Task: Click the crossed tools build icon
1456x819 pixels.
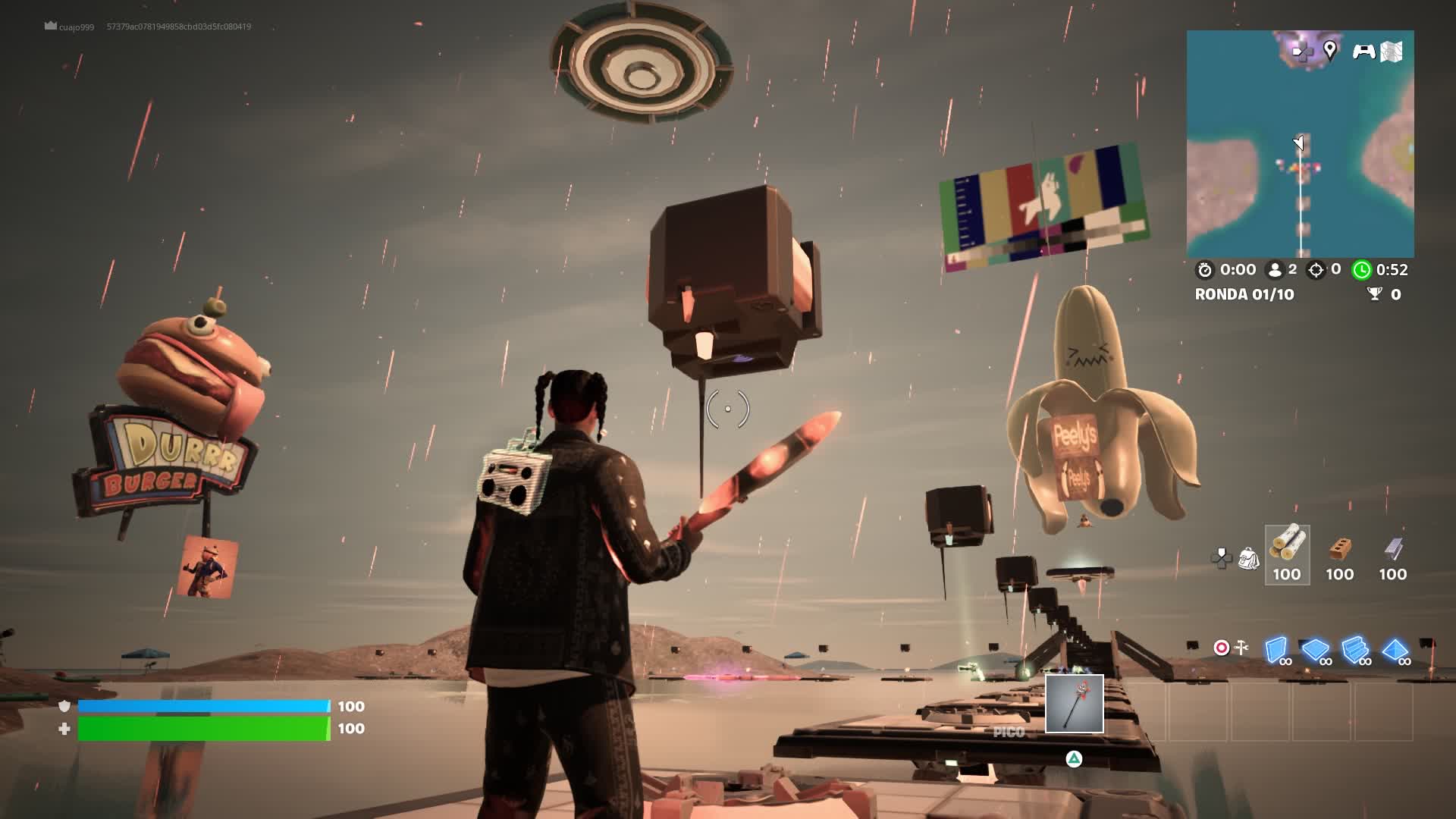Action: click(1241, 648)
